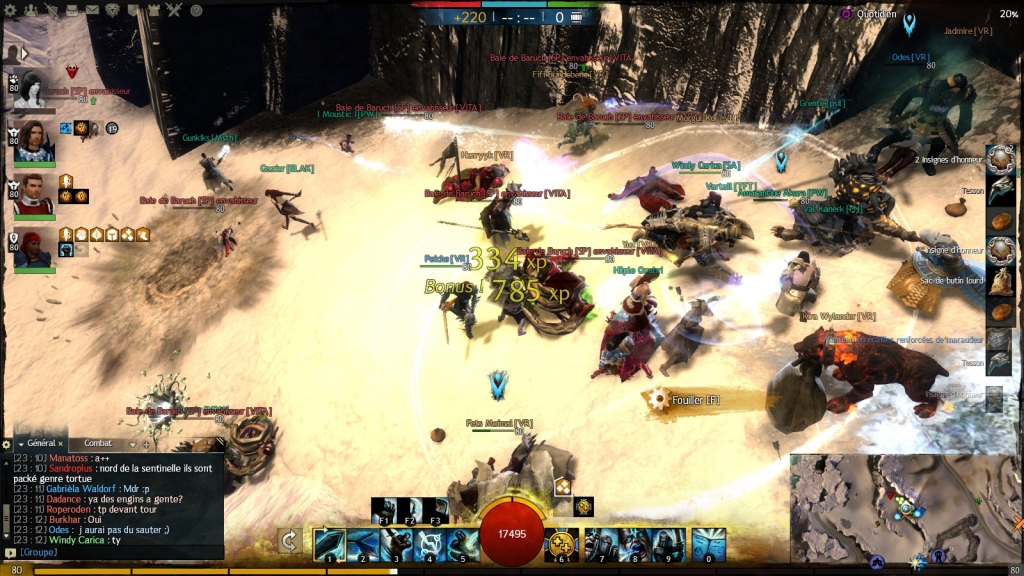The width and height of the screenshot is (1024, 576).
Task: Trigger the elite skill in slot 0
Action: (x=708, y=543)
